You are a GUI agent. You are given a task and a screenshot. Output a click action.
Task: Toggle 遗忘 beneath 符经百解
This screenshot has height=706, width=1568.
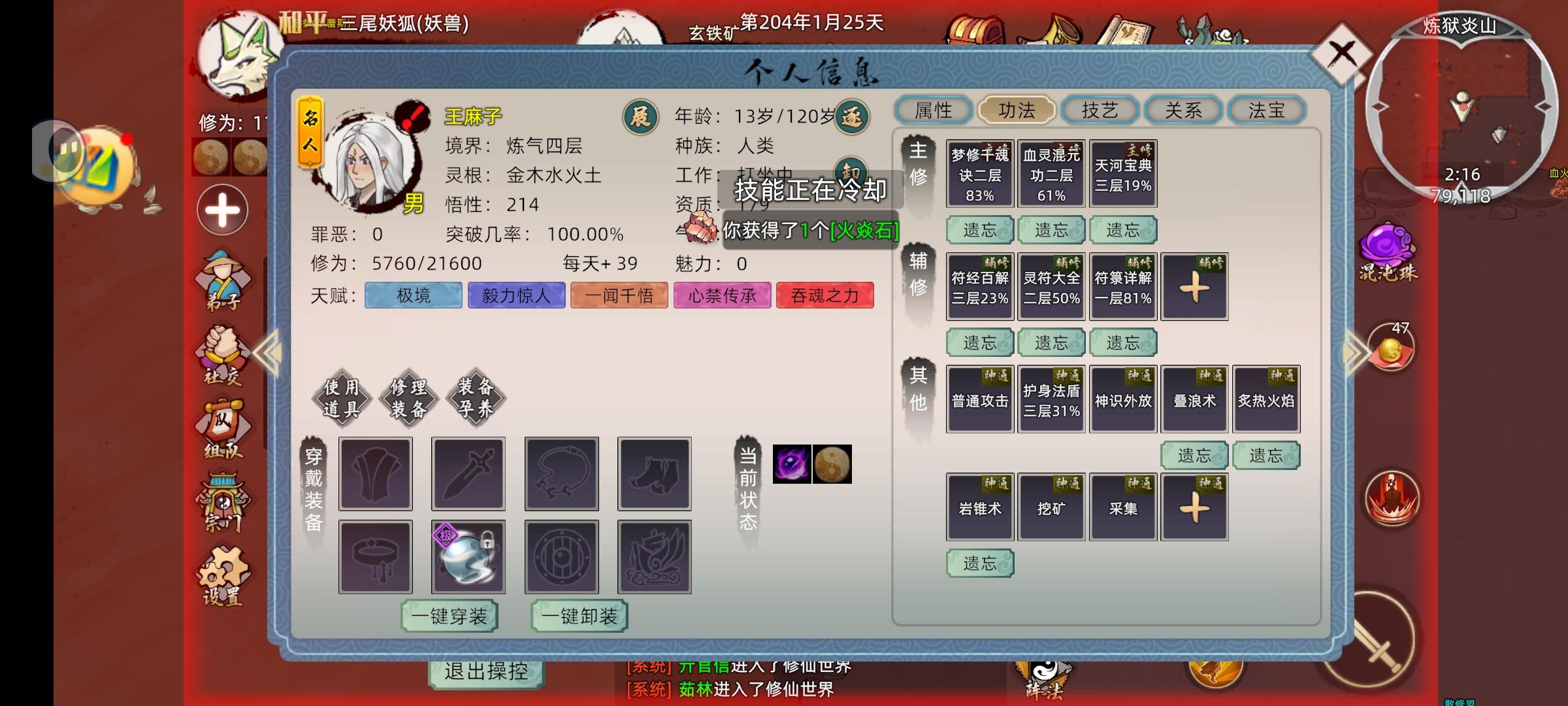(x=979, y=342)
